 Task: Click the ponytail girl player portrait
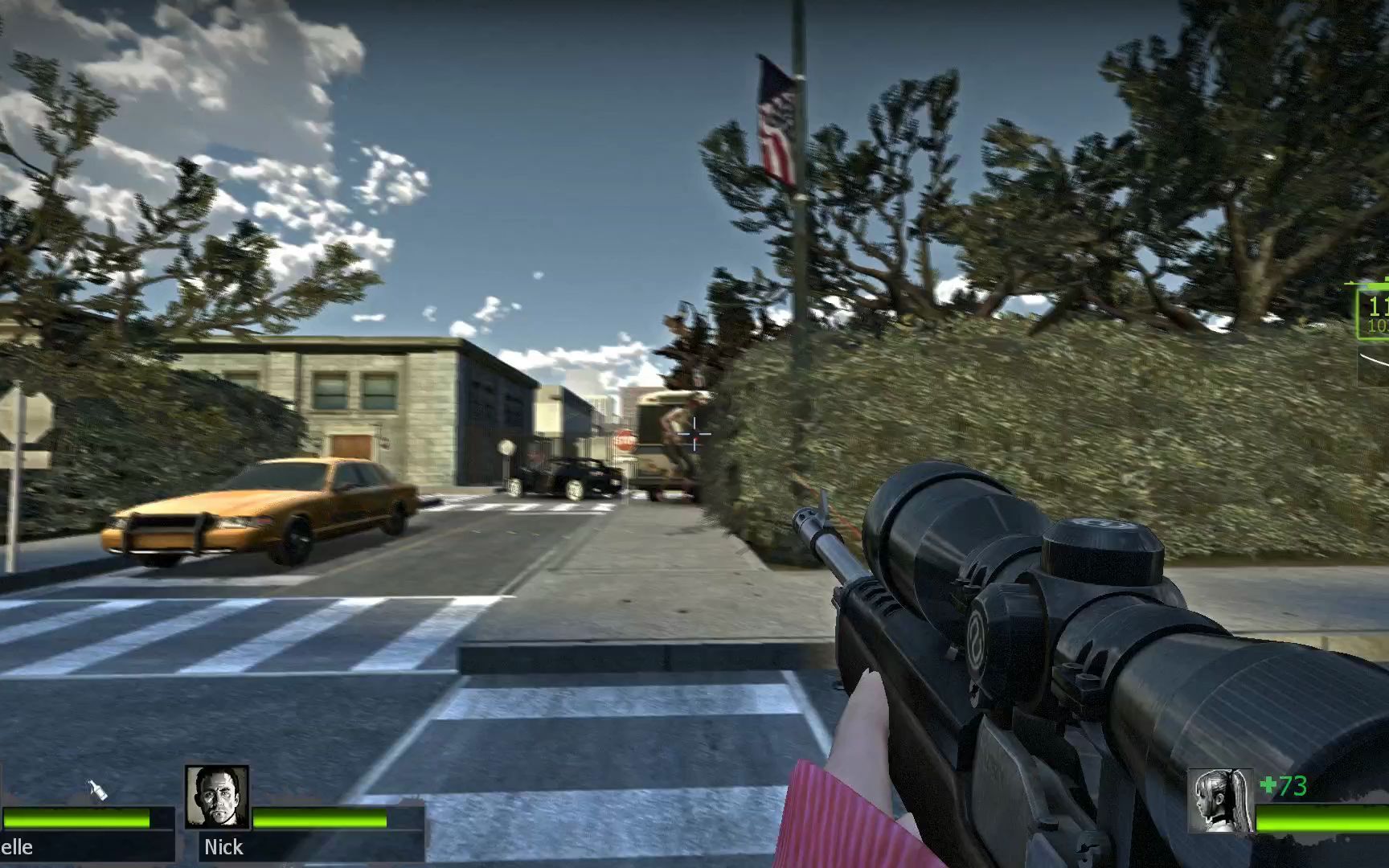1221,800
